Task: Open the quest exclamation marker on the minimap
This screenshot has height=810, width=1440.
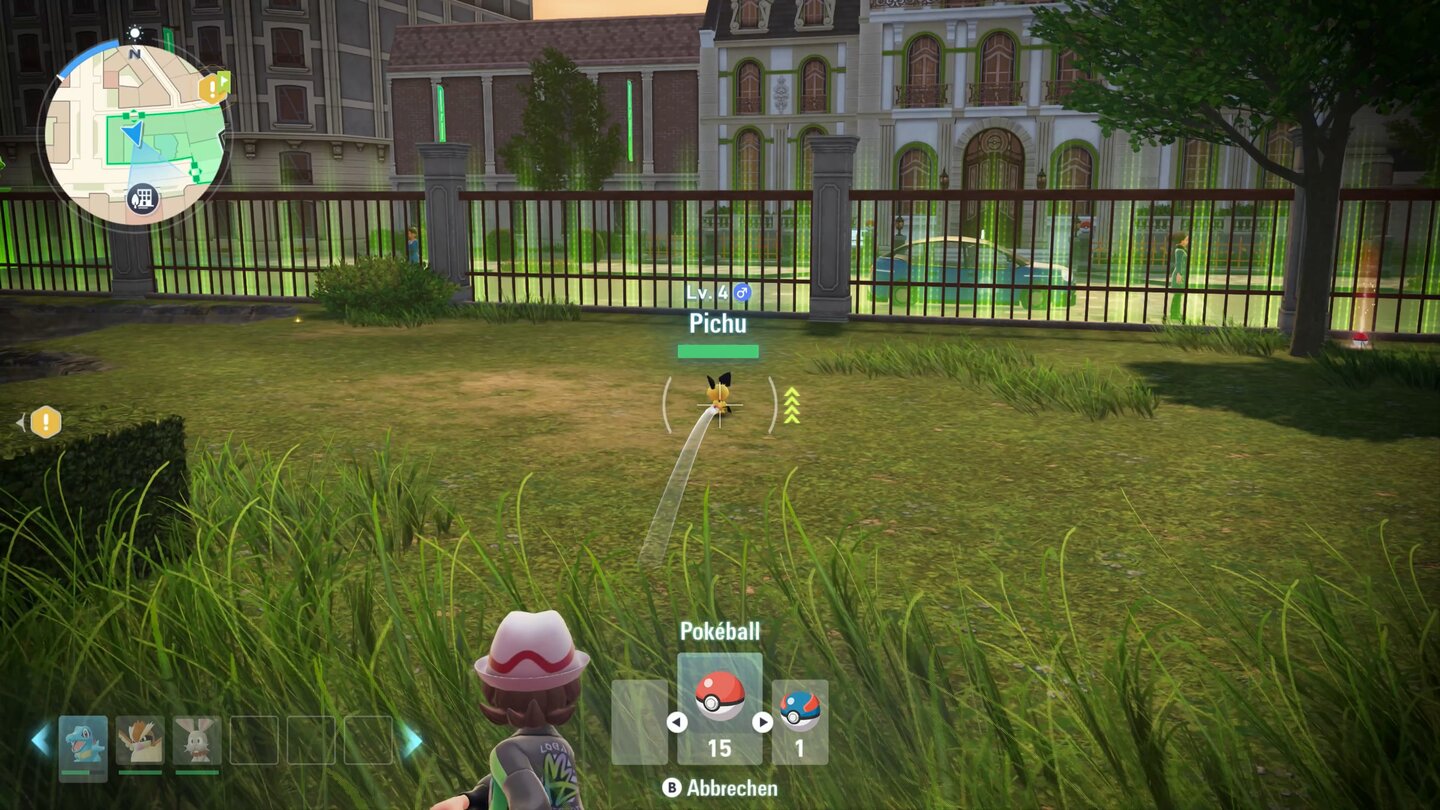Action: coord(213,87)
